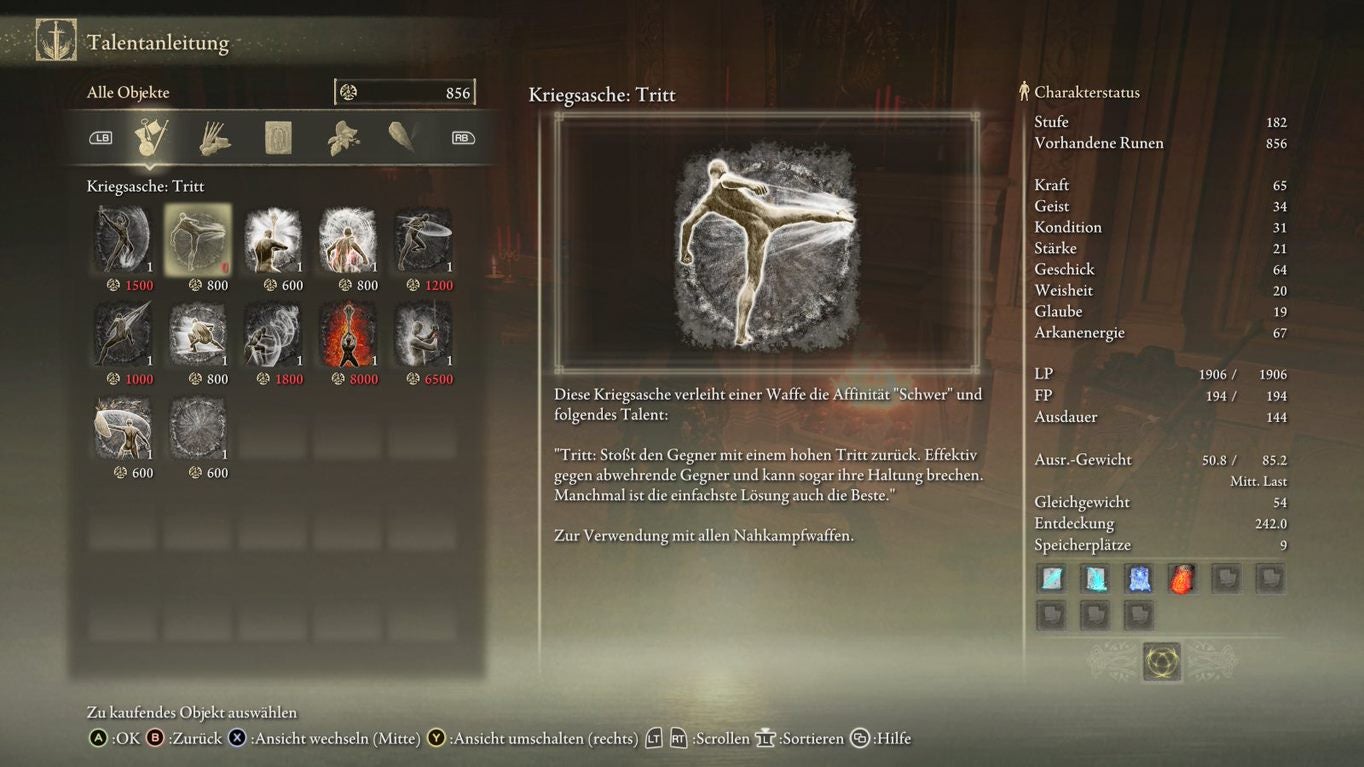Select the fiery 8000-rune Ash of War
This screenshot has width=1364, height=767.
click(348, 333)
